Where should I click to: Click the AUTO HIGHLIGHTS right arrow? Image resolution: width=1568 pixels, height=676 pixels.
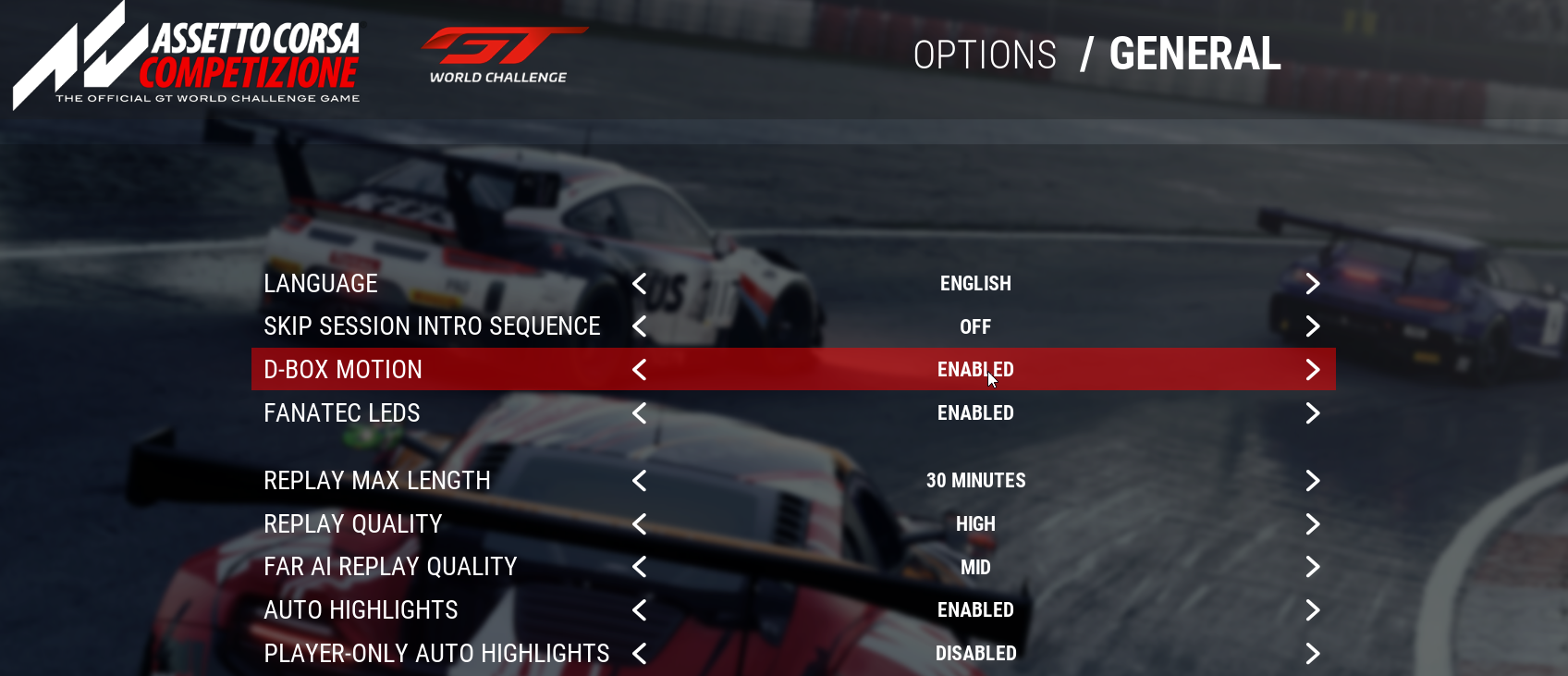[1313, 610]
